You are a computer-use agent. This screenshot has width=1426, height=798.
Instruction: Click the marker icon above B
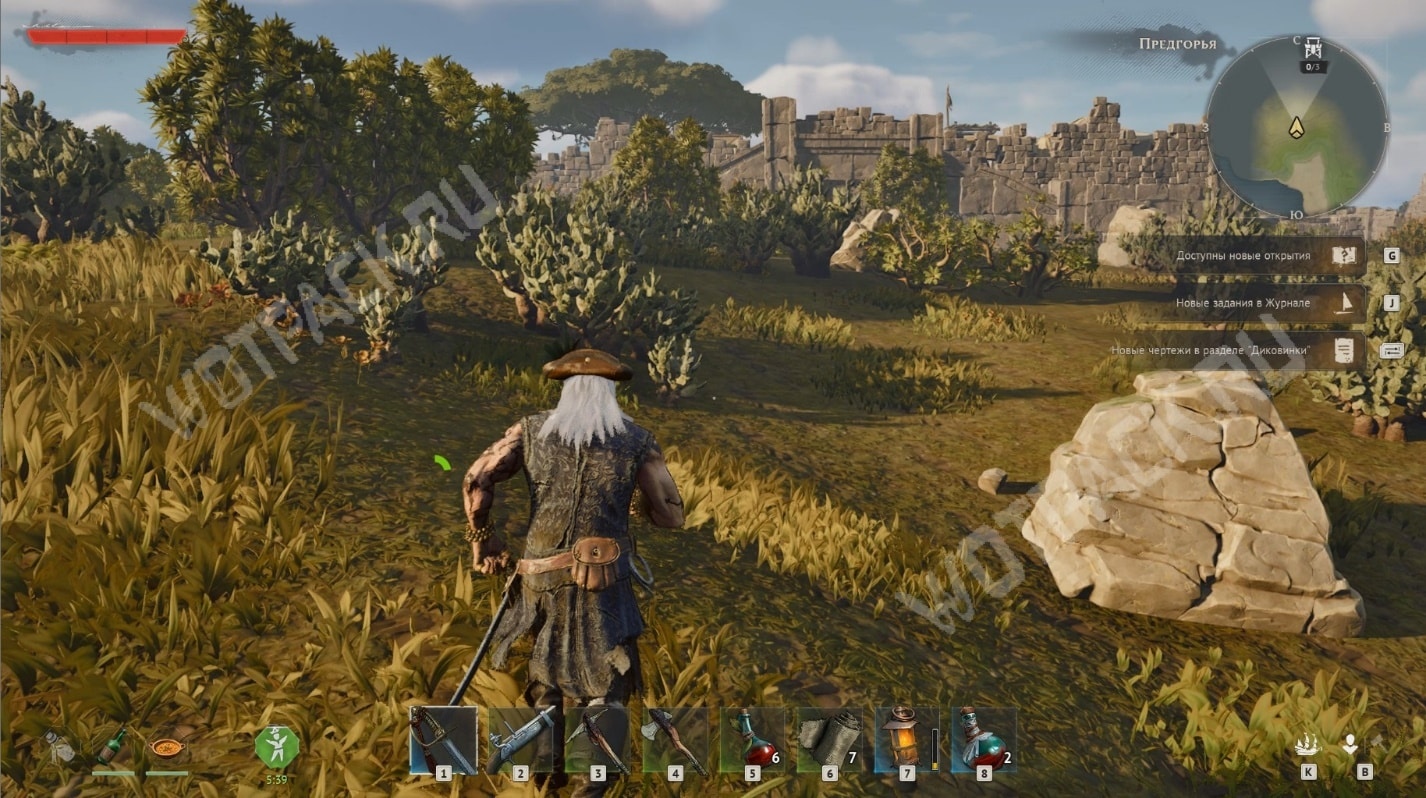pos(1350,745)
